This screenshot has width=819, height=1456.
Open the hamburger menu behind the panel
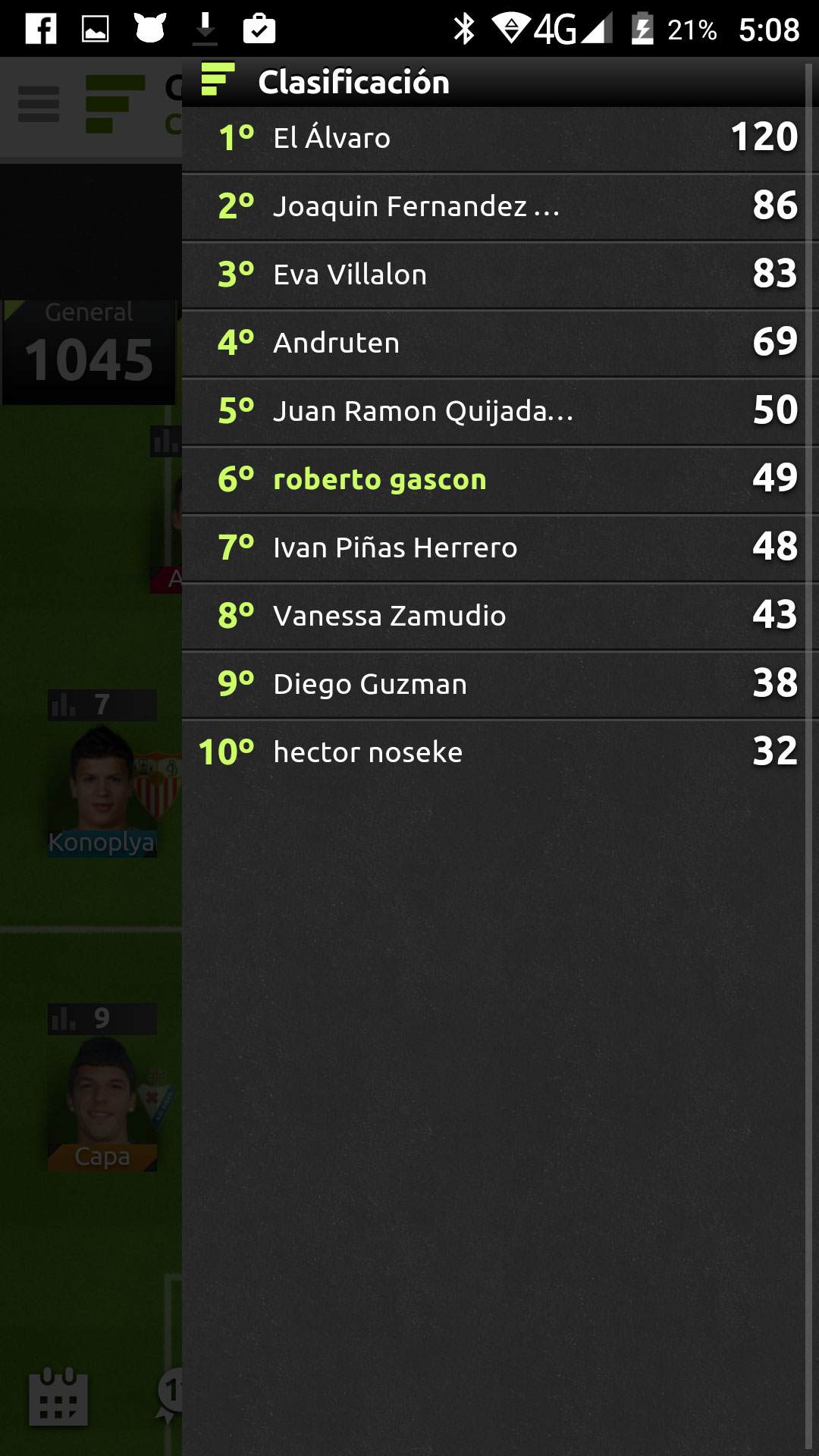click(x=39, y=104)
